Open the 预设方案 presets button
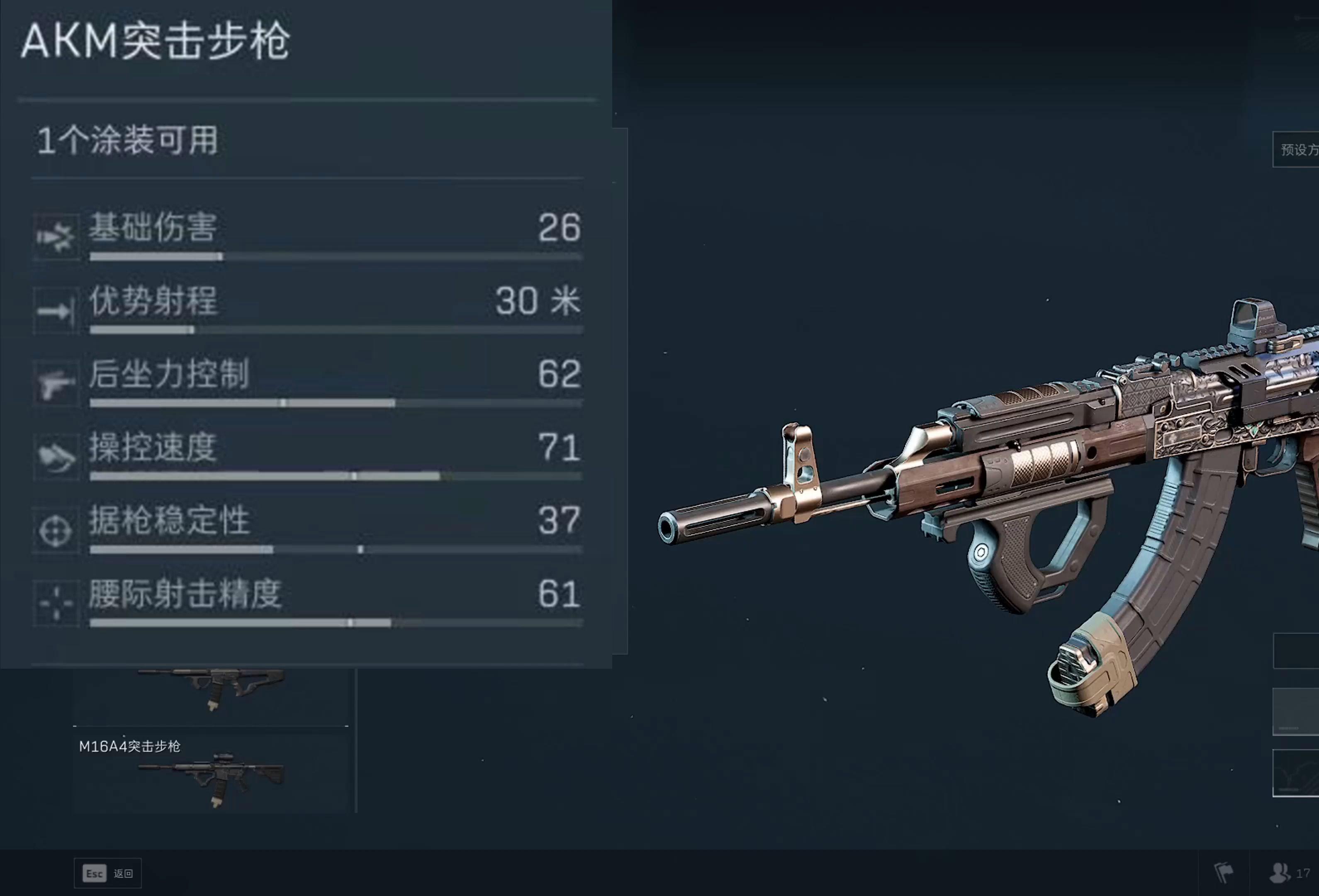Image resolution: width=1319 pixels, height=896 pixels. pos(1297,150)
